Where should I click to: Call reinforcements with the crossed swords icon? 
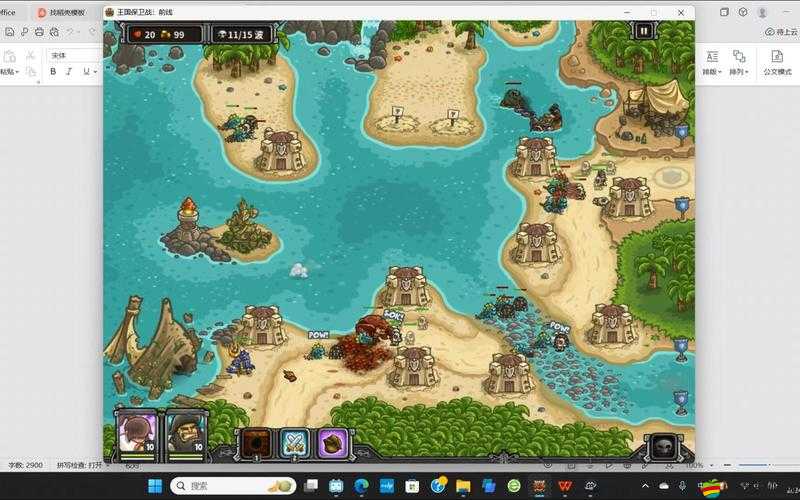pyautogui.click(x=294, y=441)
